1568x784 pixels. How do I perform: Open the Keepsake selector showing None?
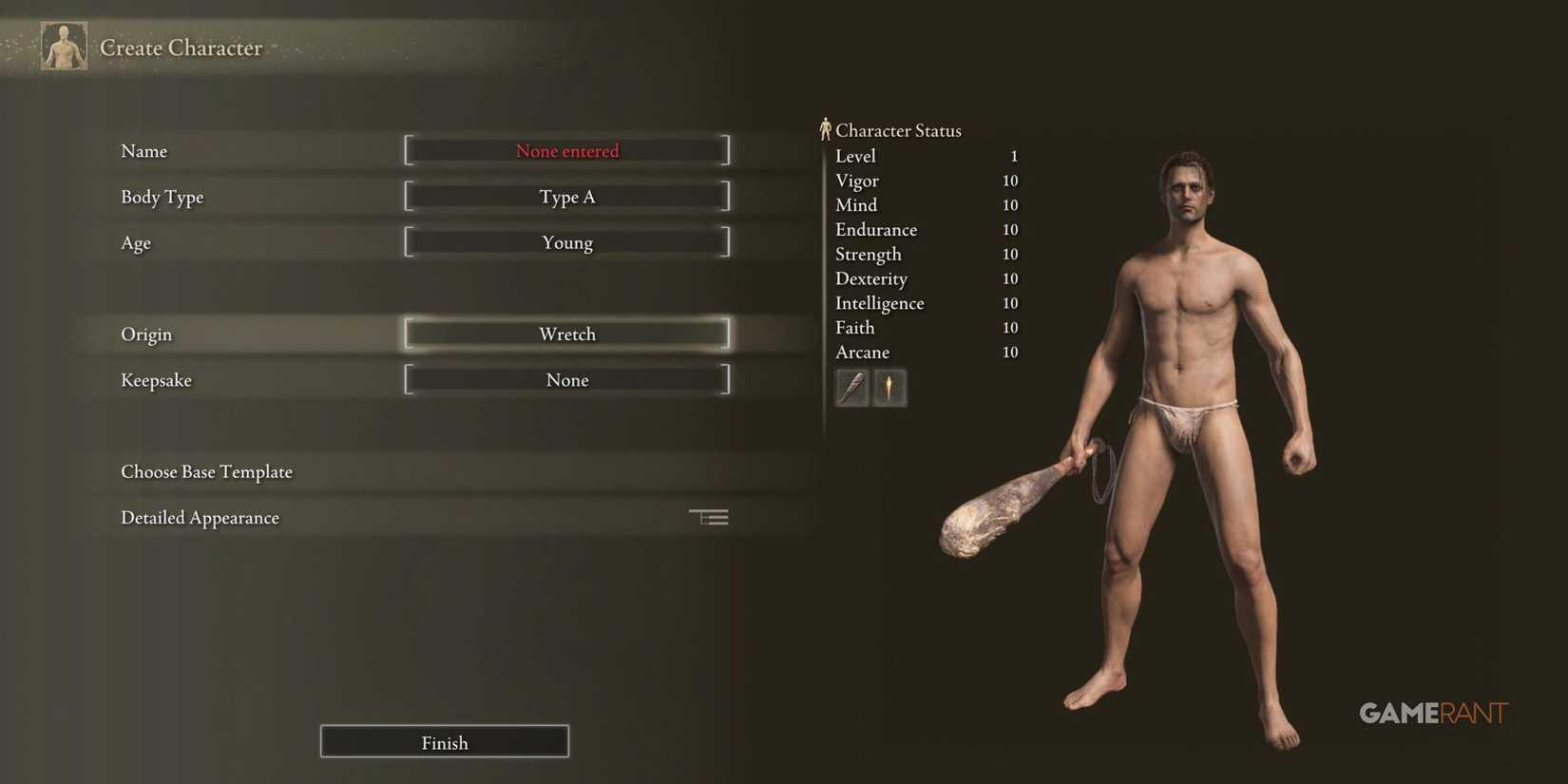coord(567,379)
